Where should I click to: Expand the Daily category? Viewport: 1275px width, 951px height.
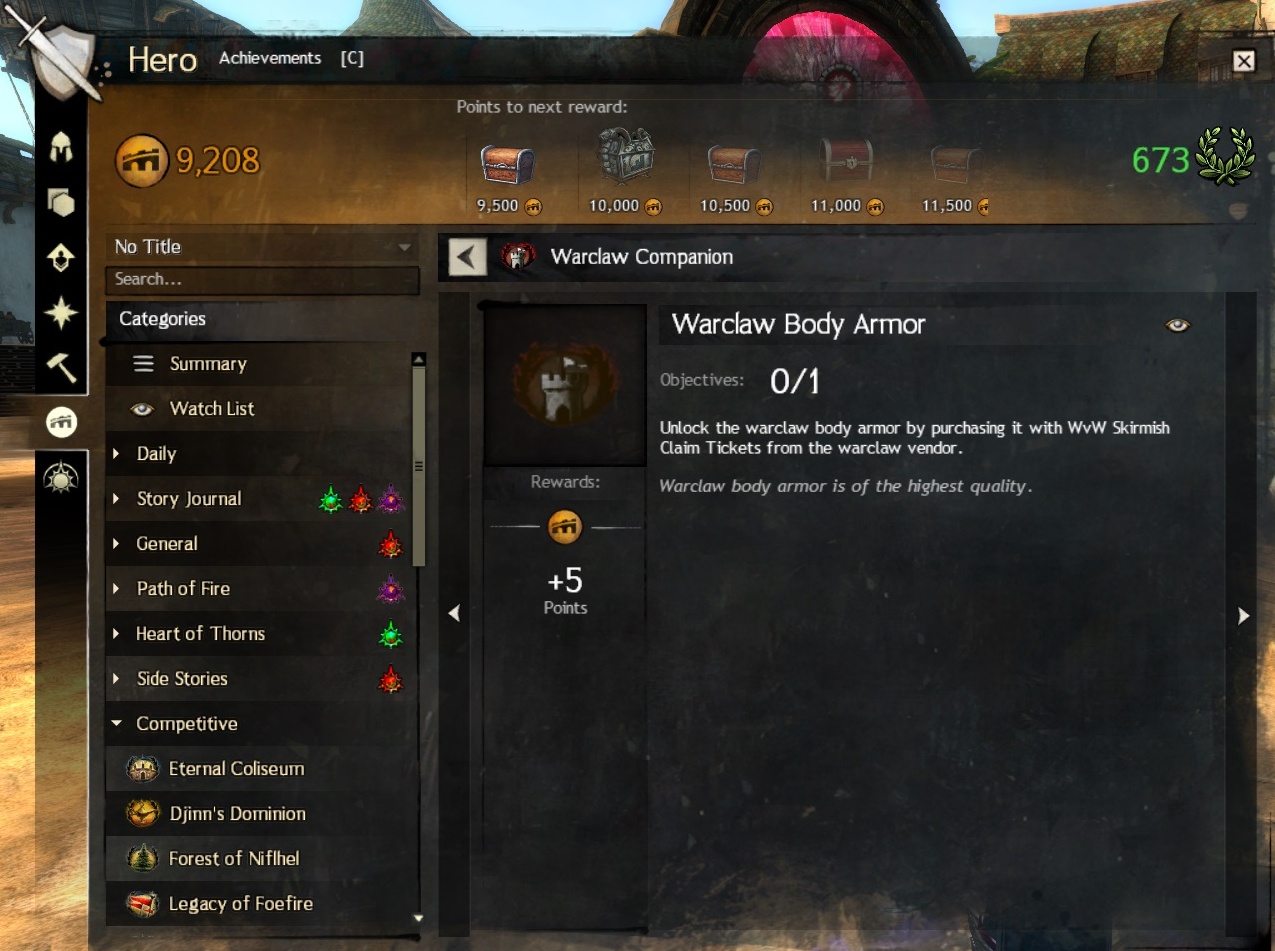tap(157, 454)
